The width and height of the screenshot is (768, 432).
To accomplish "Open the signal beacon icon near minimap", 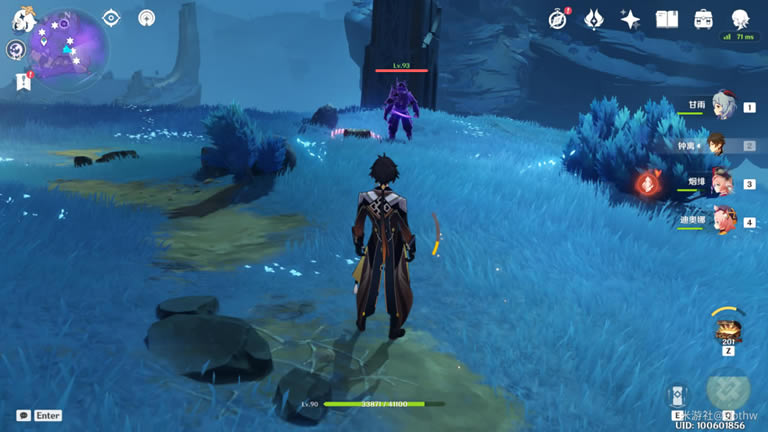I will 147,18.
